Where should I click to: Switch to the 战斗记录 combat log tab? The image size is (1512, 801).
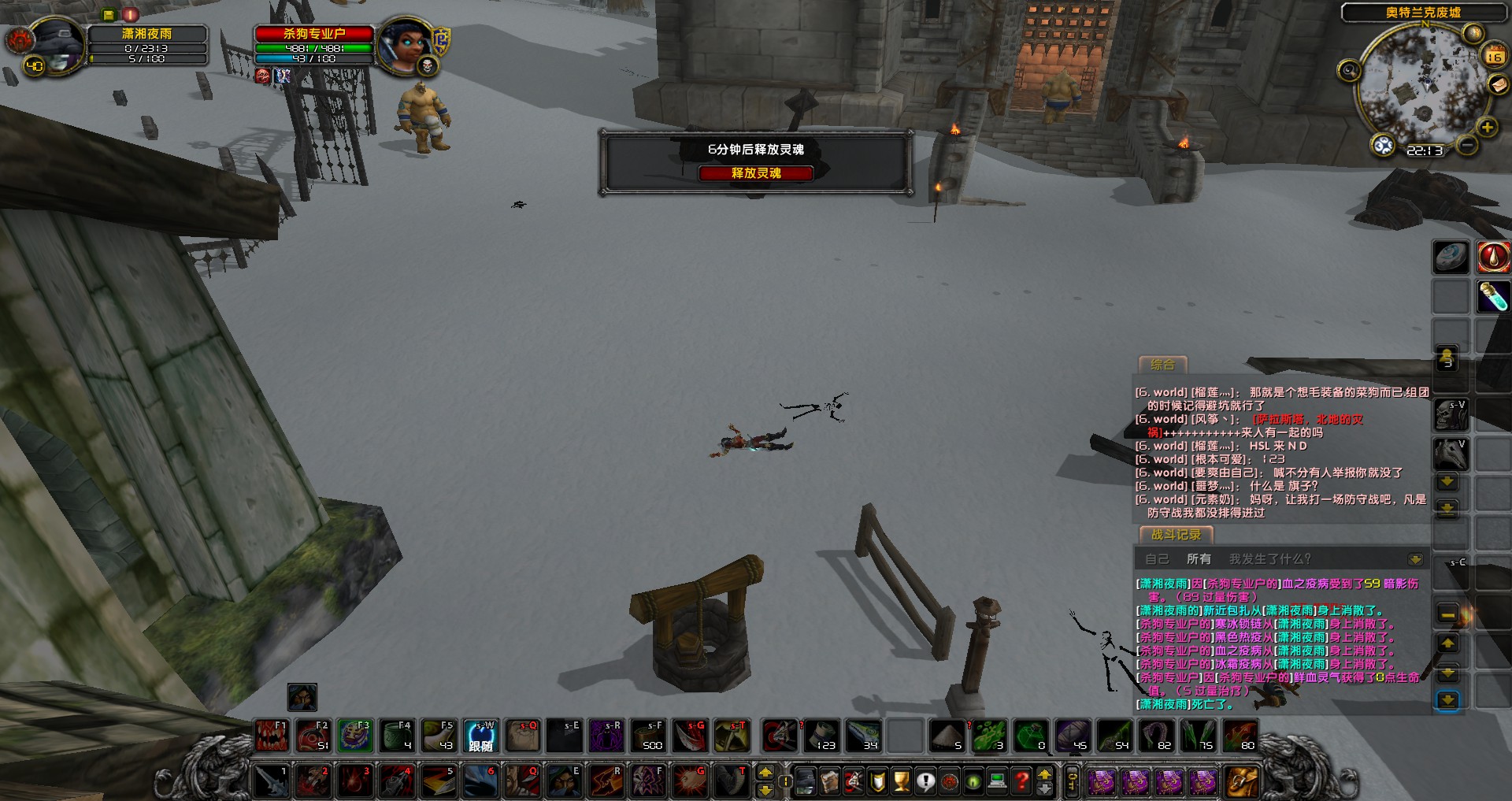(1176, 535)
